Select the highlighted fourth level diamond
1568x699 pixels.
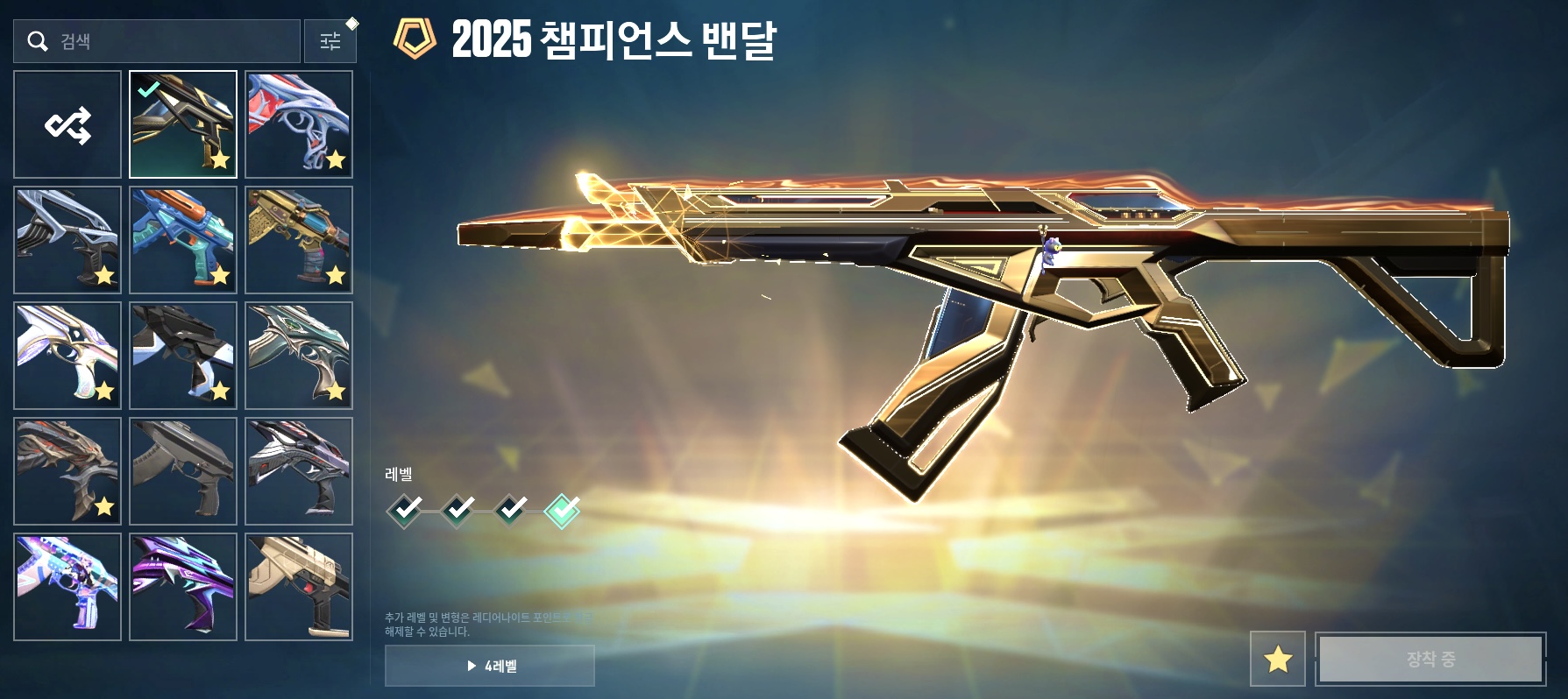[x=562, y=510]
